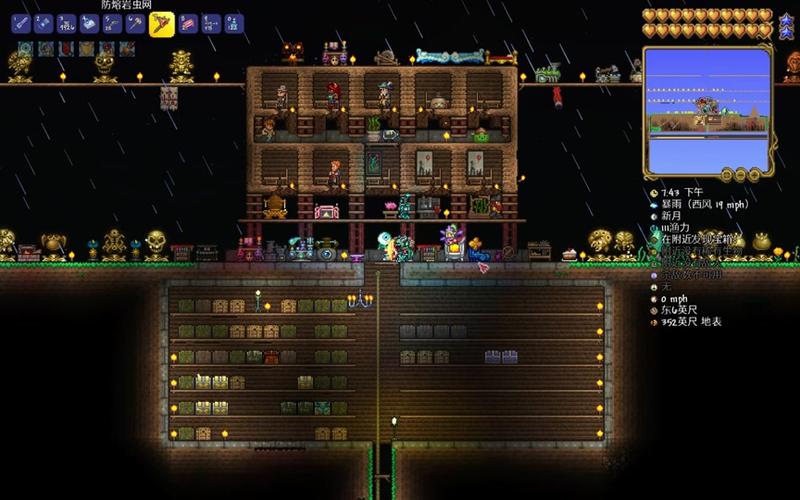This screenshot has width=800, height=500.
Task: Equip the hammer in hotbar slot 6
Action: coord(136,23)
